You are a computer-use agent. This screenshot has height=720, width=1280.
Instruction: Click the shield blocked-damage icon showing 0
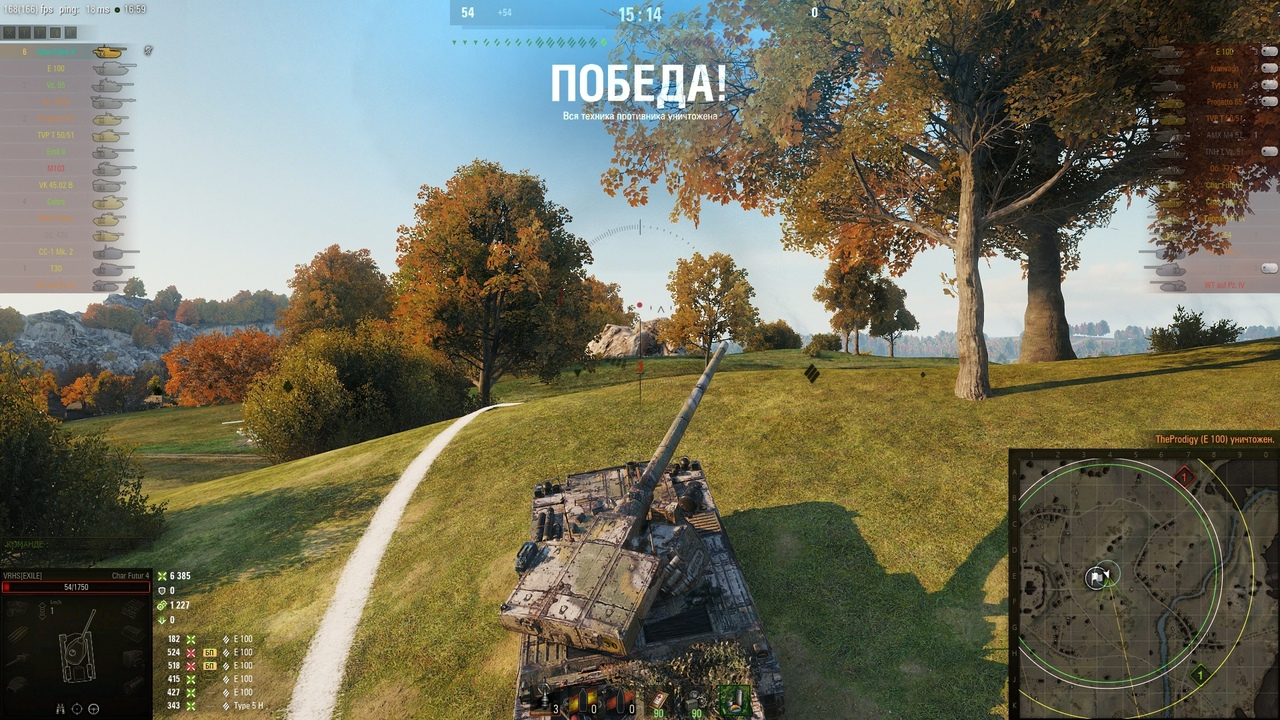(162, 591)
